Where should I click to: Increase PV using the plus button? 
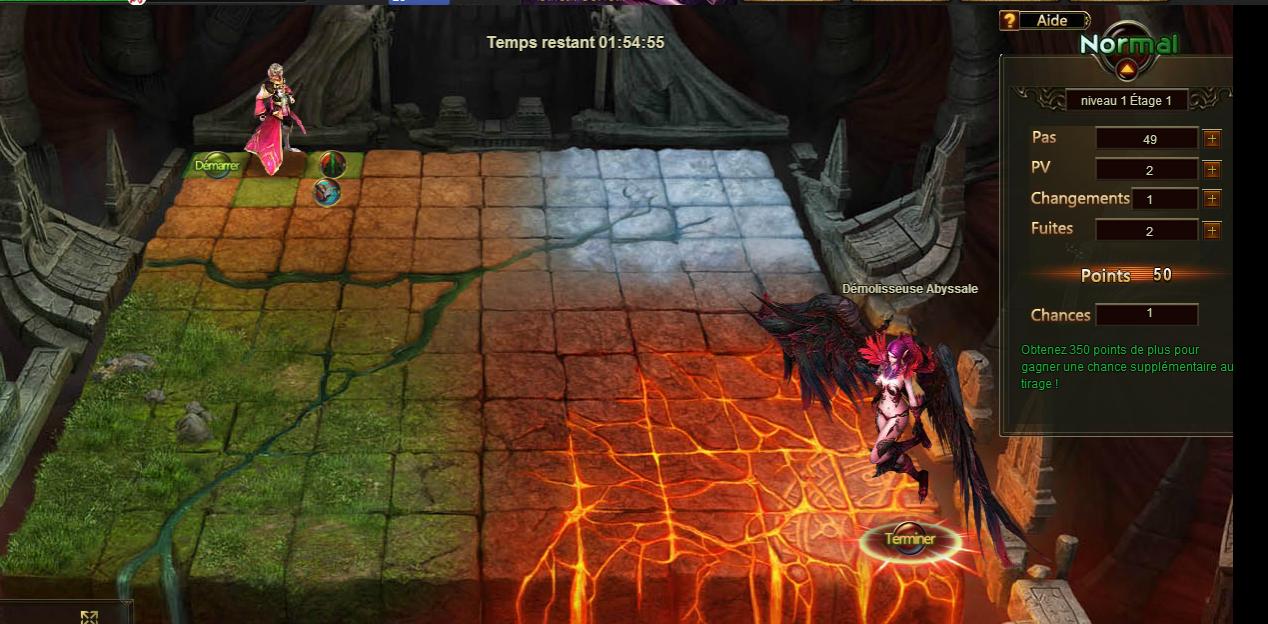[x=1212, y=170]
